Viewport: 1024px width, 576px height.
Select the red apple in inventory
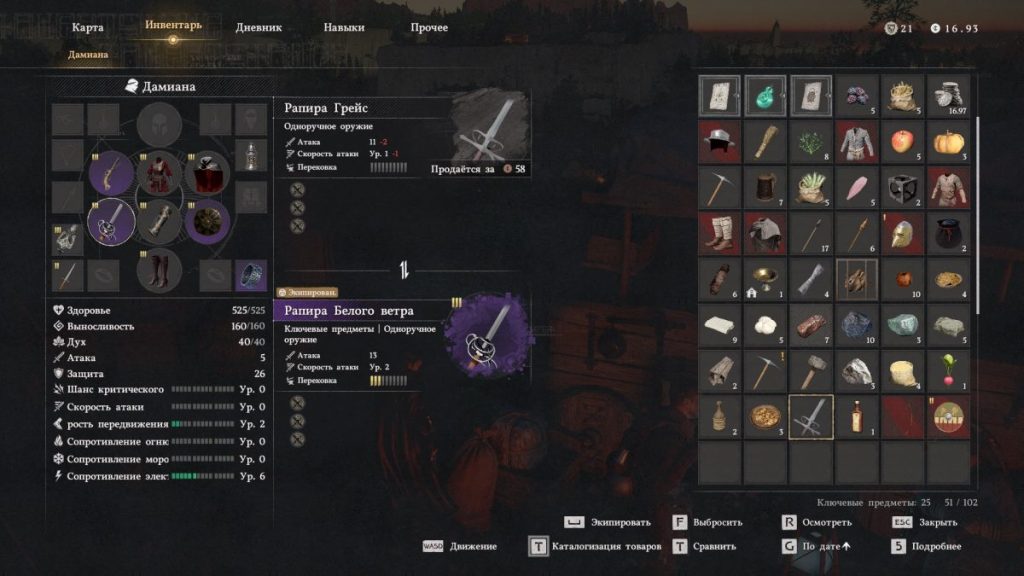coord(903,142)
